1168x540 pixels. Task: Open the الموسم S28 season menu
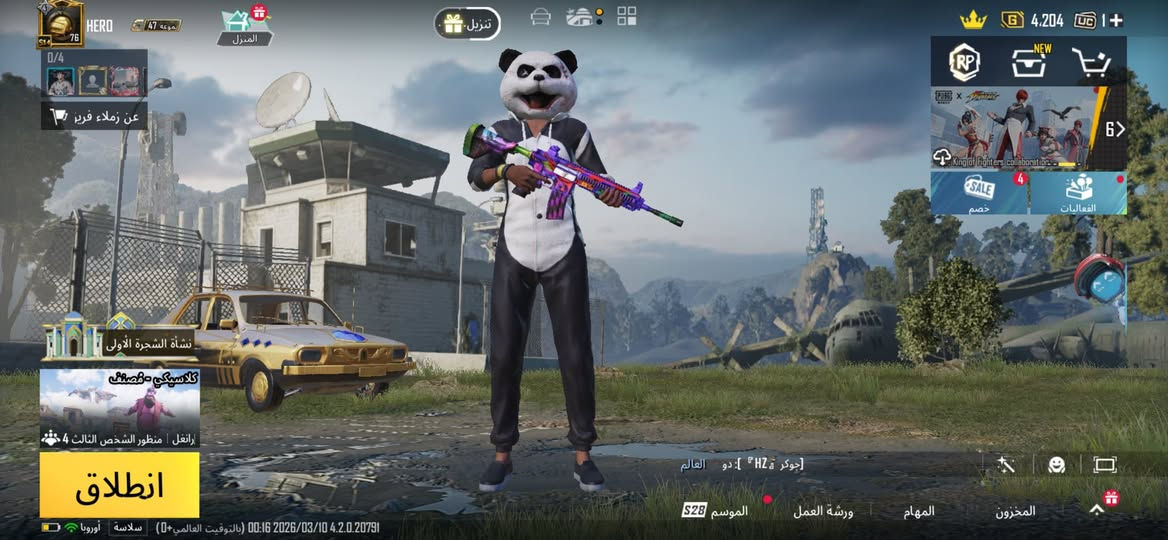pos(716,511)
